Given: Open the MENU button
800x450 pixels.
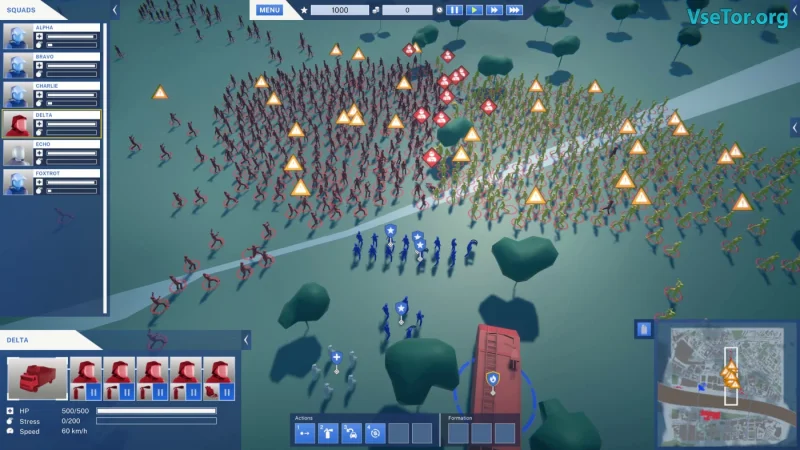Looking at the screenshot, I should 269,10.
